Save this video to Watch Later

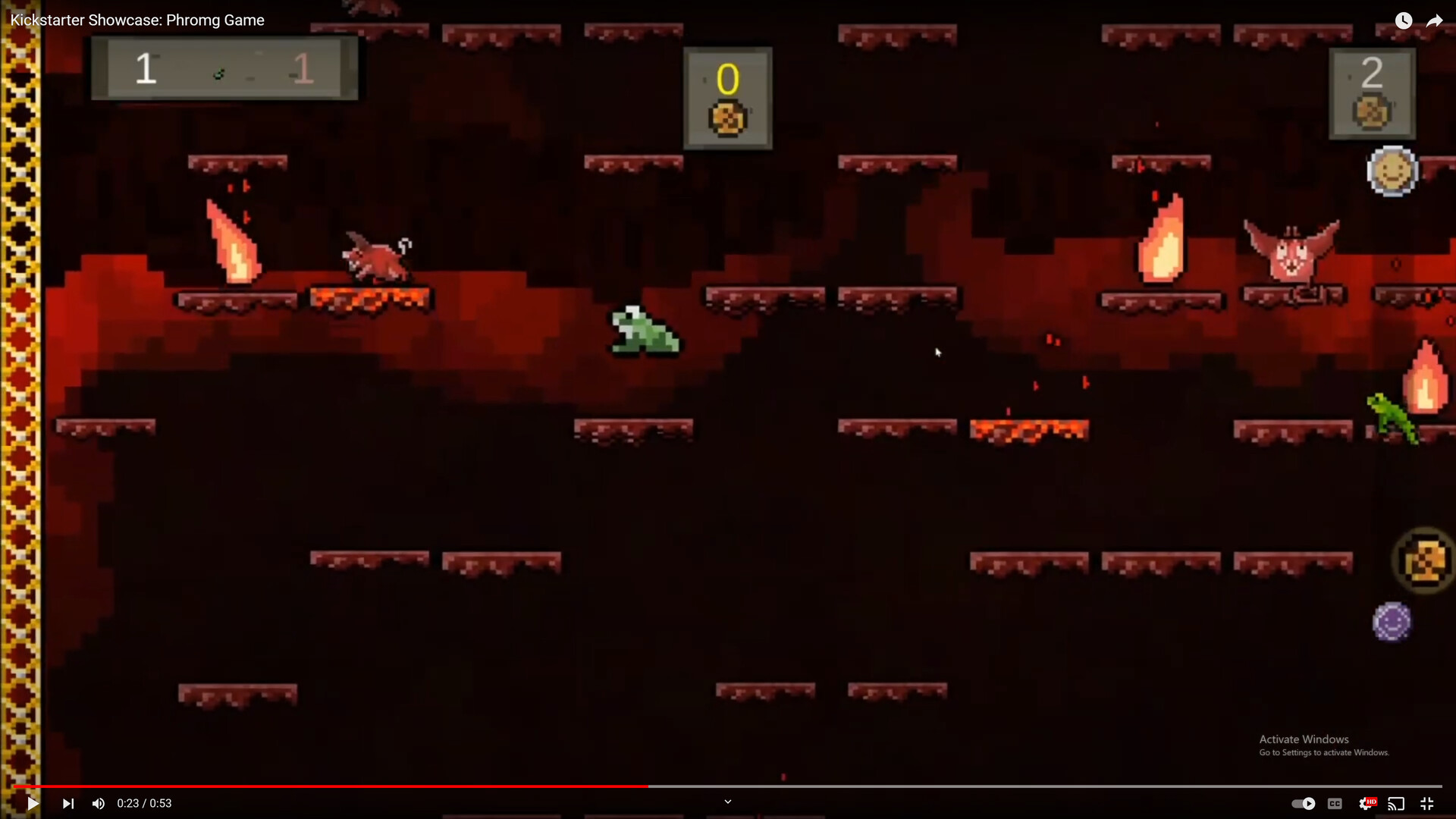[x=1404, y=20]
